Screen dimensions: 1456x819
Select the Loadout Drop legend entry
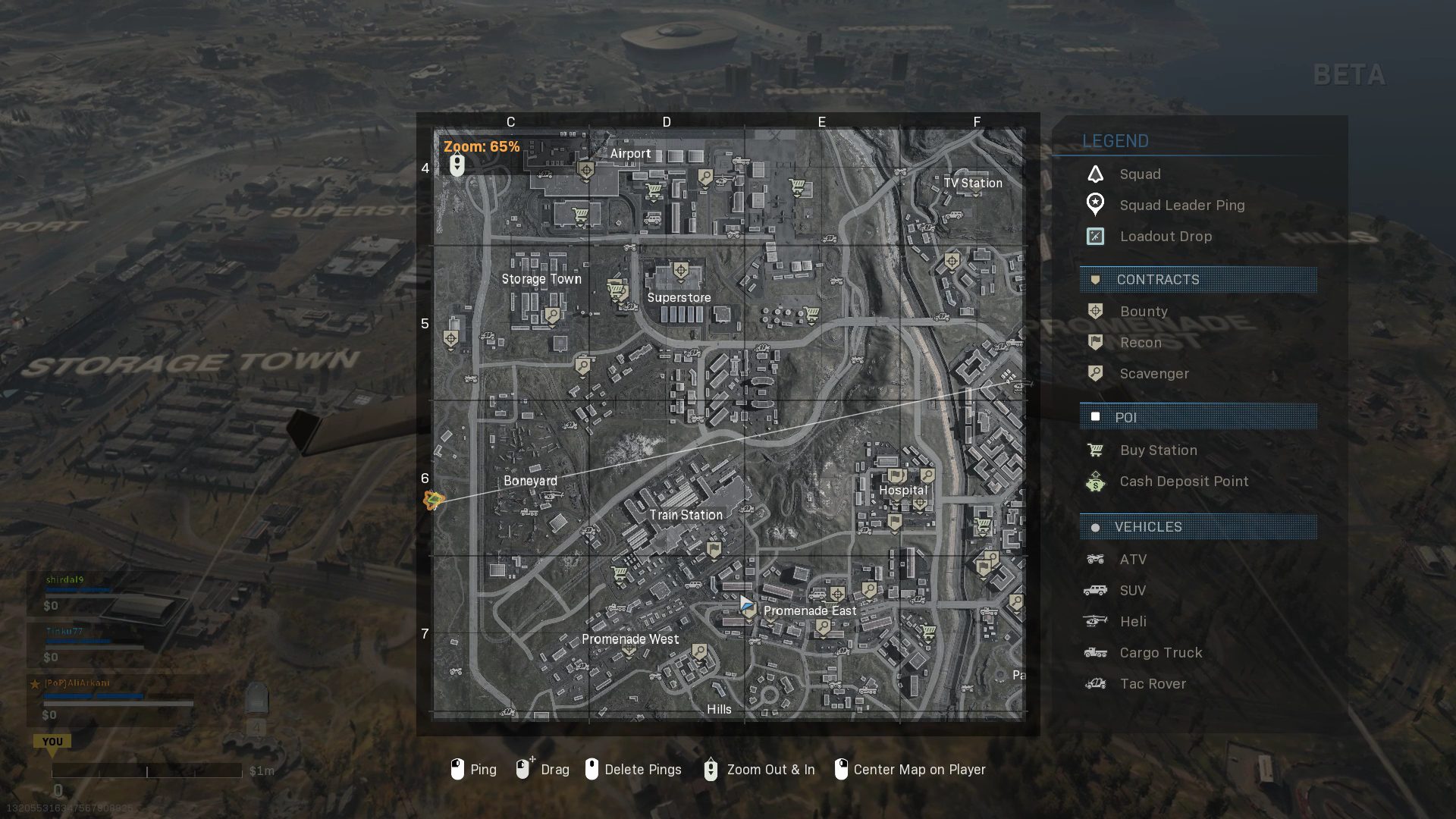1166,237
